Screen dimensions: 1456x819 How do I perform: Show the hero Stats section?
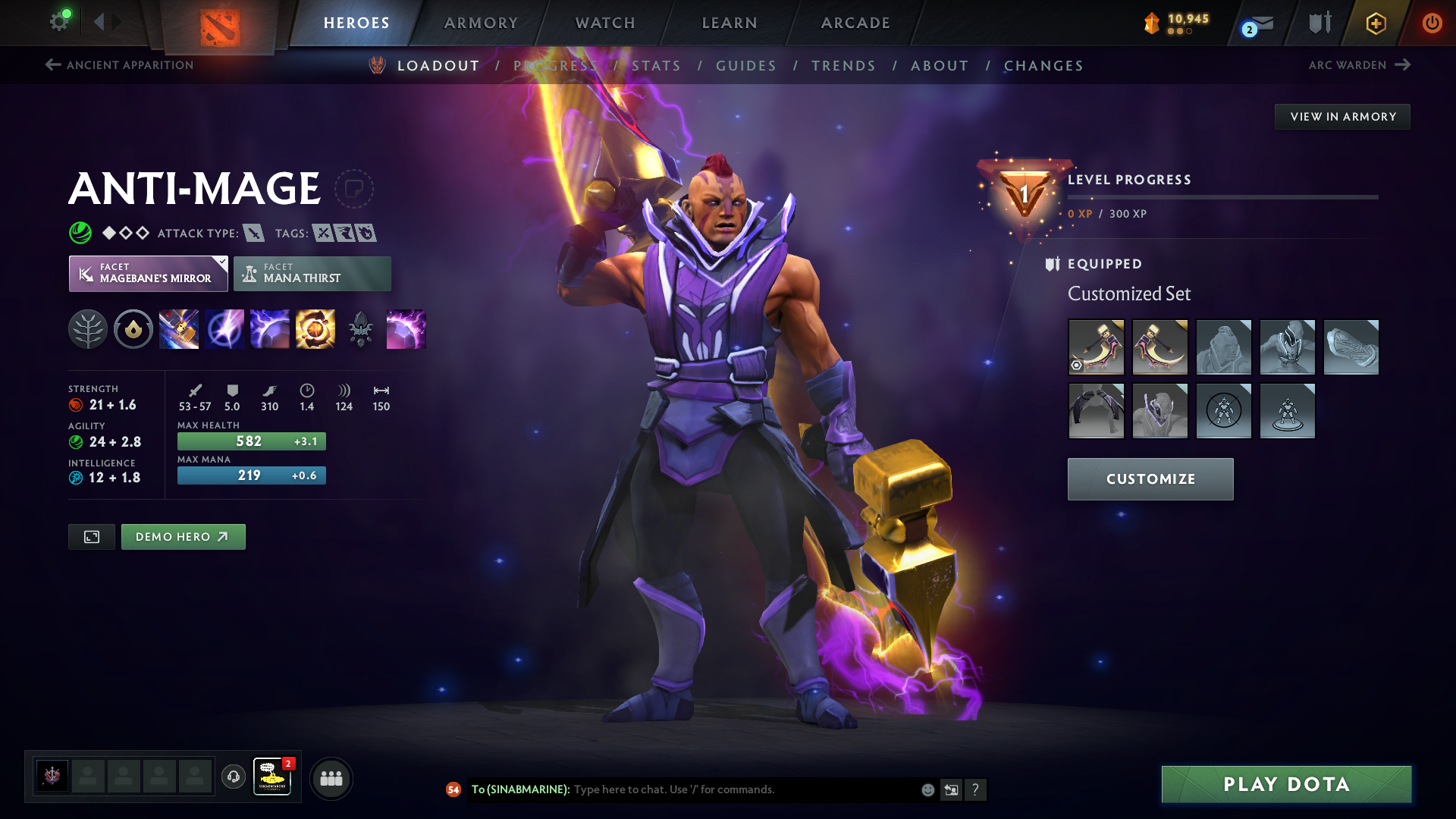tap(656, 66)
